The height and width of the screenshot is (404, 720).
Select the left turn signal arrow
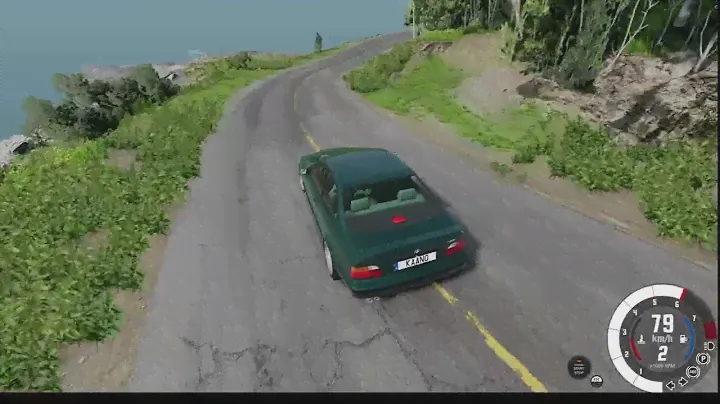click(x=670, y=385)
